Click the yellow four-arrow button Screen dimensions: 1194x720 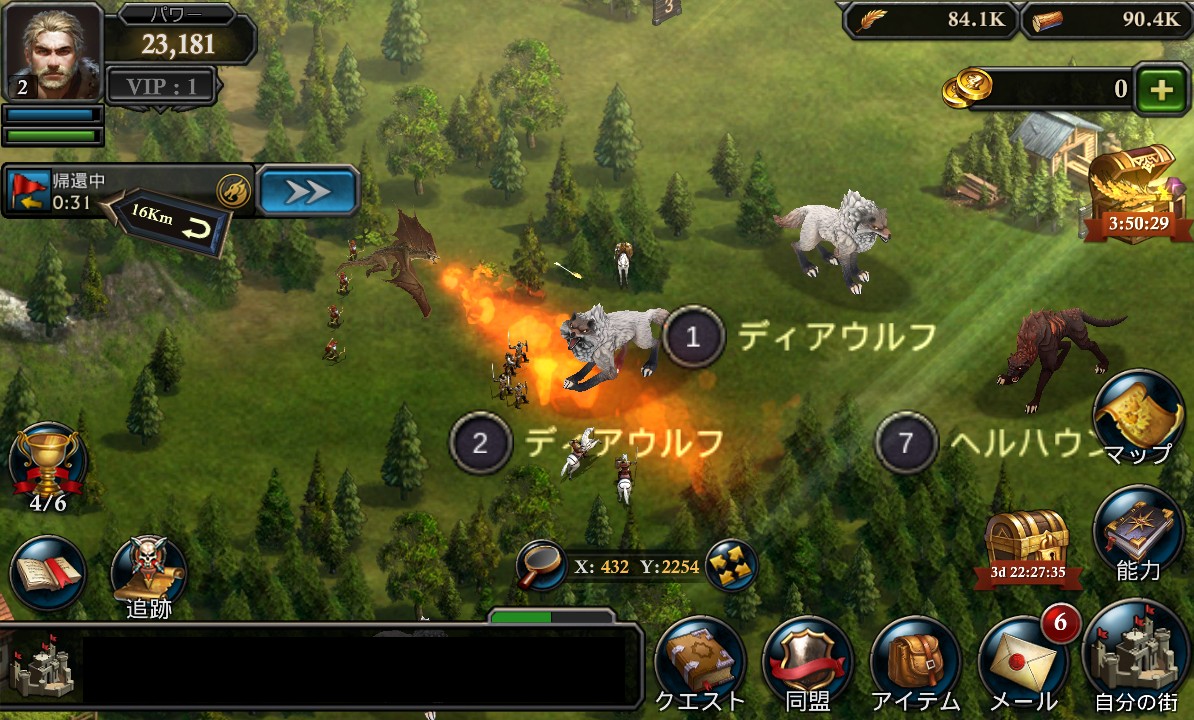(x=729, y=567)
